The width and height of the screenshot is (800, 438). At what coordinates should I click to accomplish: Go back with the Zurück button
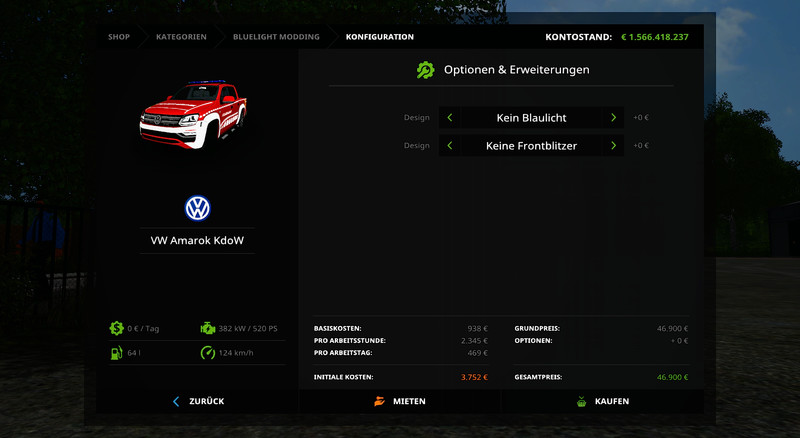[x=198, y=401]
